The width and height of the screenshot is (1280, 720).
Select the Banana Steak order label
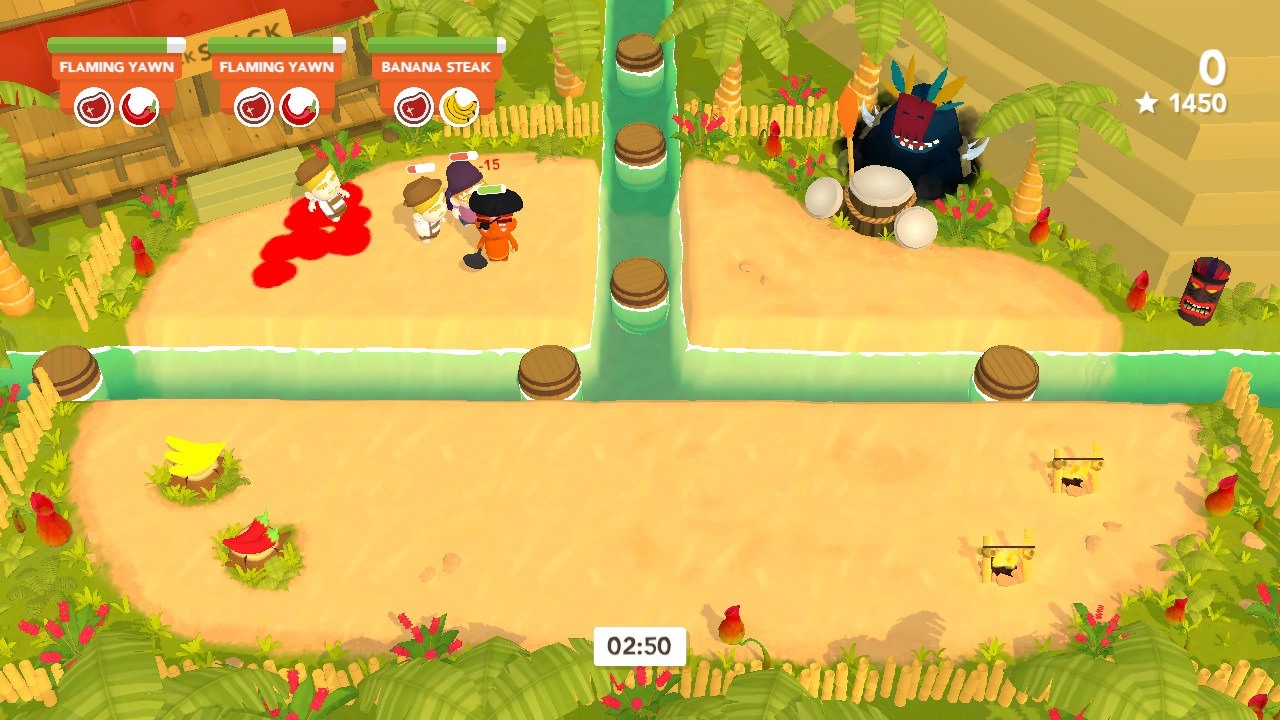(x=436, y=67)
